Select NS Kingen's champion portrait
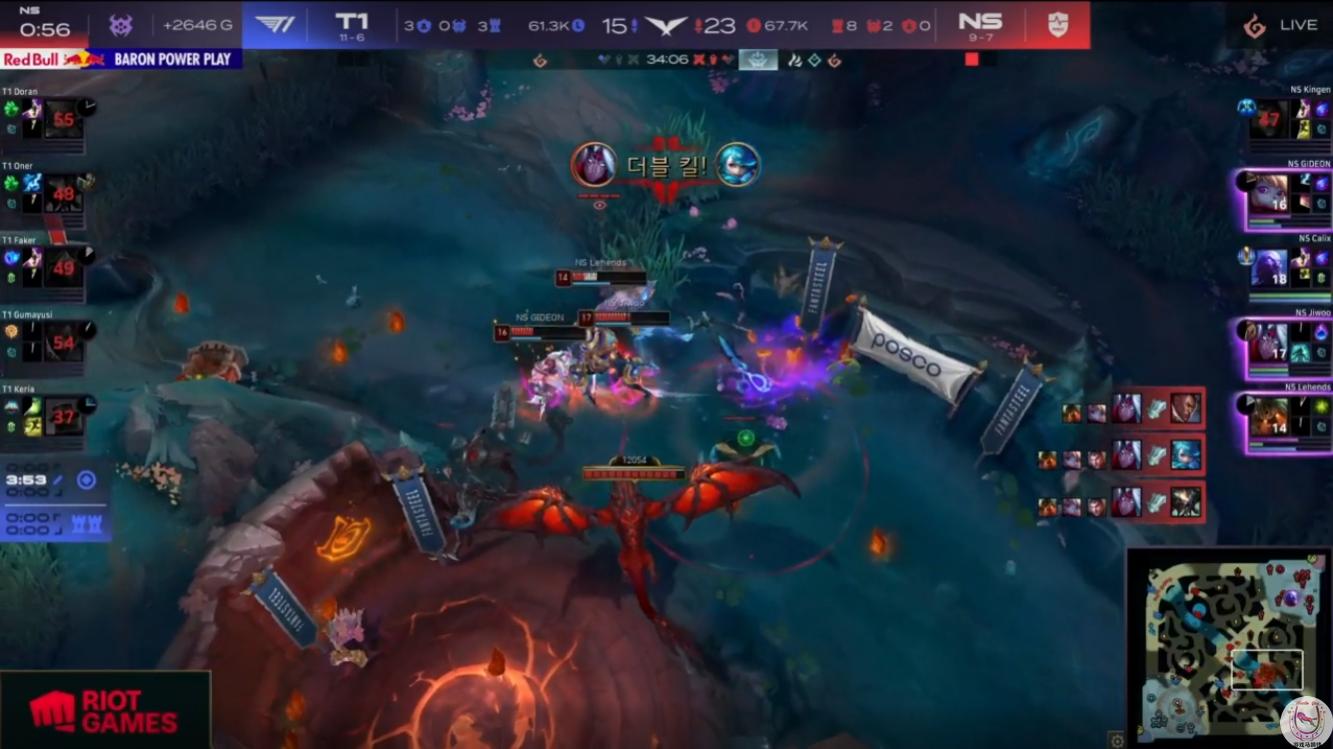Viewport: 1333px width, 749px height. tap(1269, 119)
